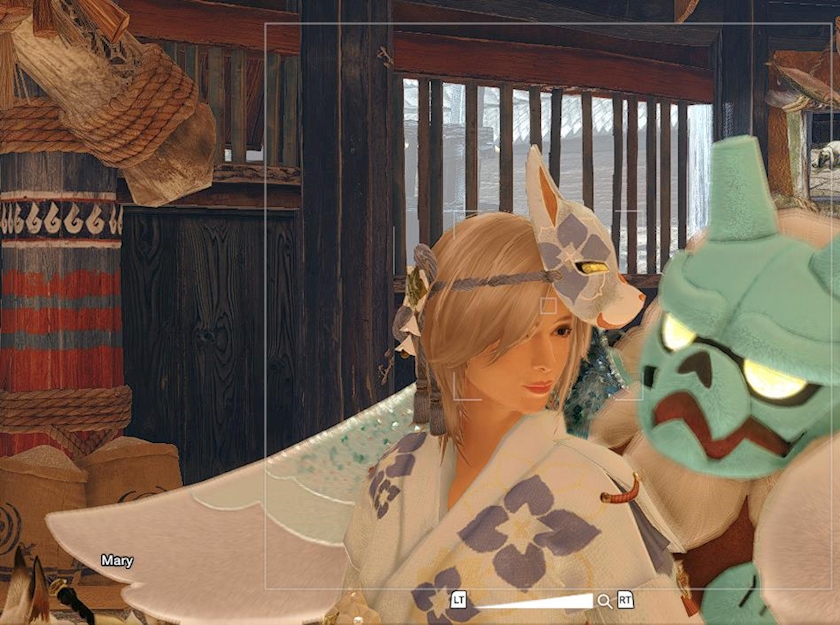Click the magnifying glass zoom icon
This screenshot has width=840, height=625.
pyautogui.click(x=604, y=600)
